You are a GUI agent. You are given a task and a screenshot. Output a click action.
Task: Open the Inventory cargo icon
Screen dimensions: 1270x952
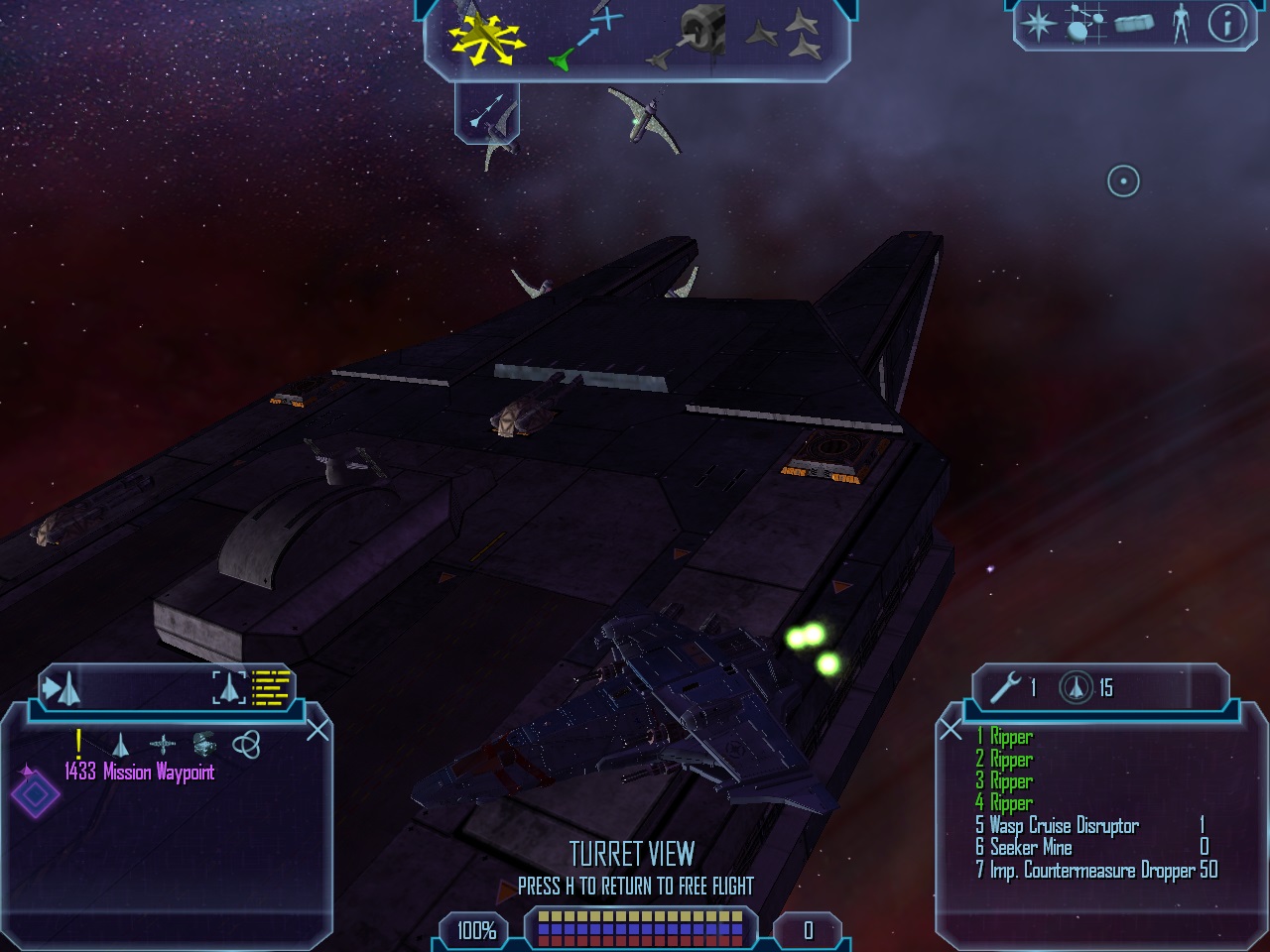(1134, 22)
